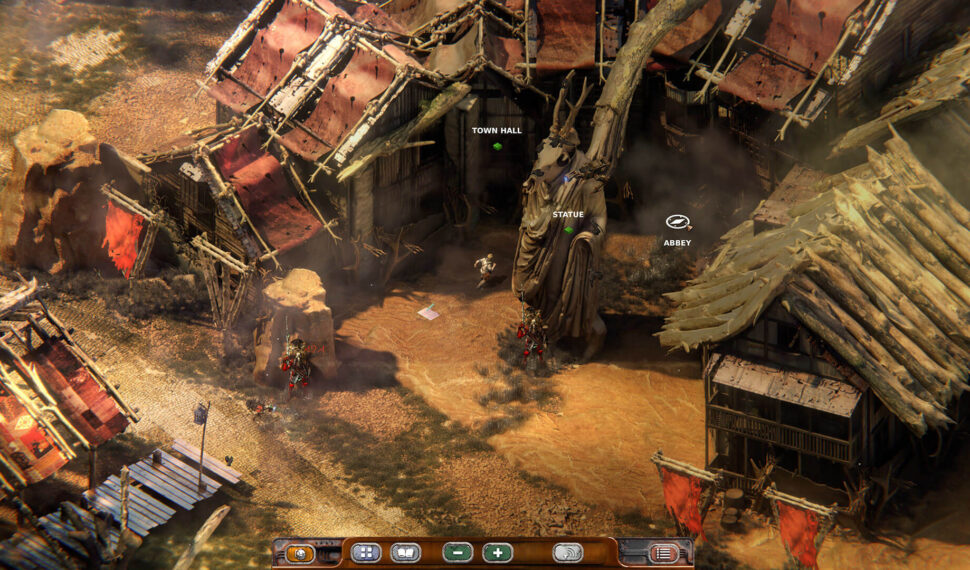Zoom in with the green plus button
Viewport: 970px width, 570px height.
pyautogui.click(x=497, y=553)
